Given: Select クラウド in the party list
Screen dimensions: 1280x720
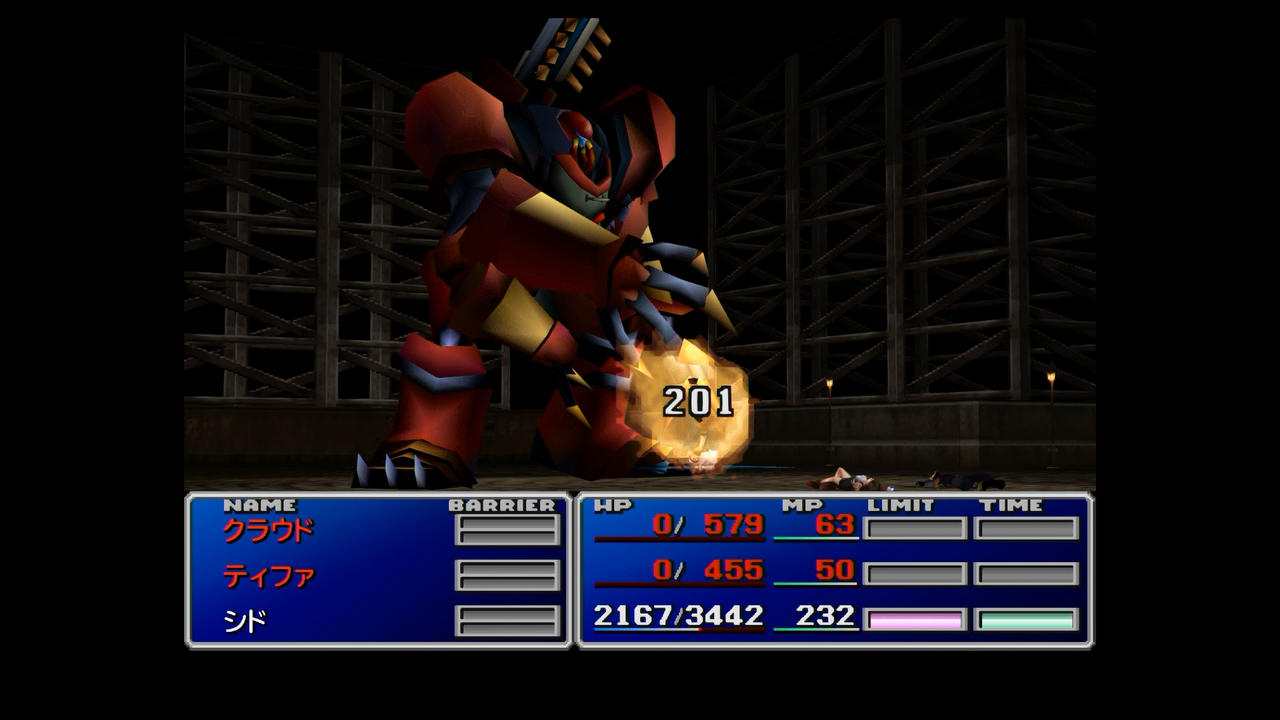Looking at the screenshot, I should (267, 530).
